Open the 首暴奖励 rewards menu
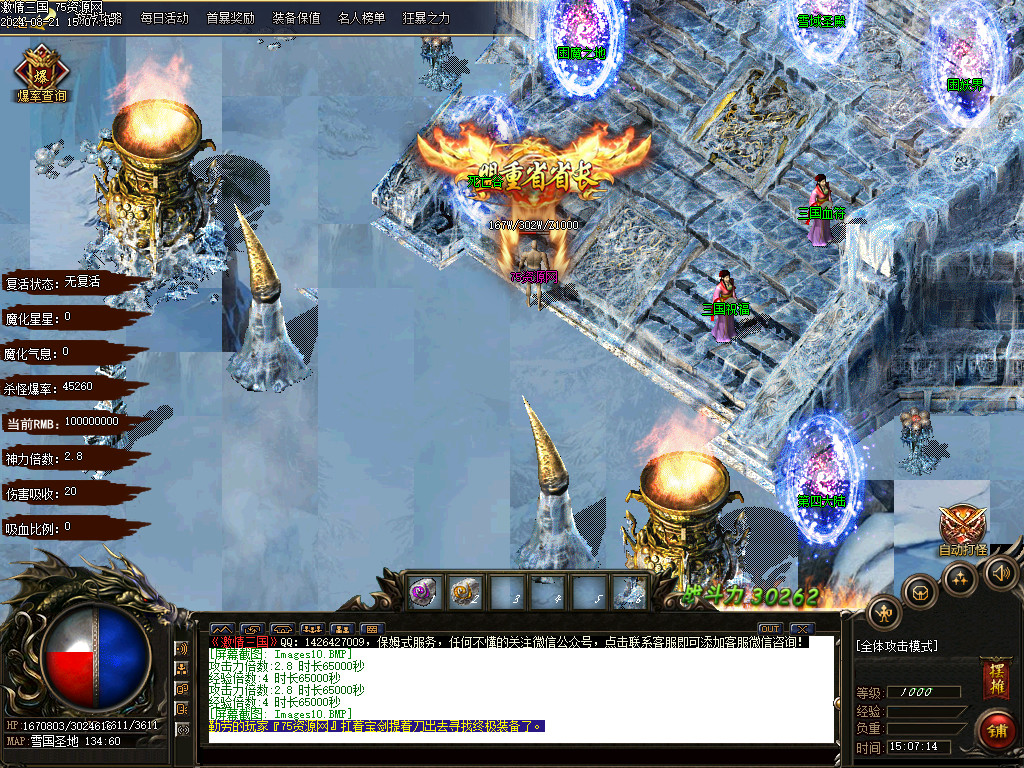1024x768 pixels. [x=230, y=18]
